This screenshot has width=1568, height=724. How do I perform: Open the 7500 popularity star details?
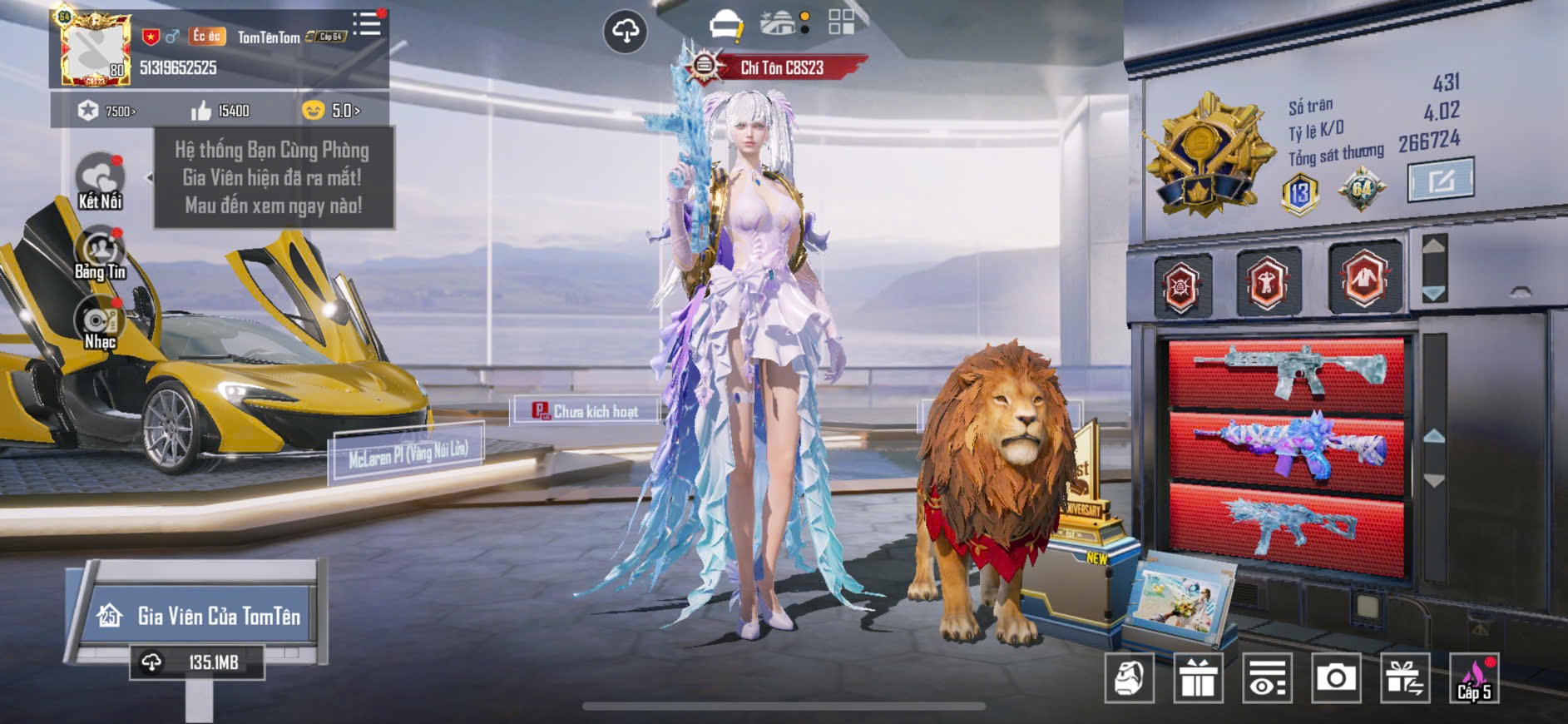click(107, 111)
